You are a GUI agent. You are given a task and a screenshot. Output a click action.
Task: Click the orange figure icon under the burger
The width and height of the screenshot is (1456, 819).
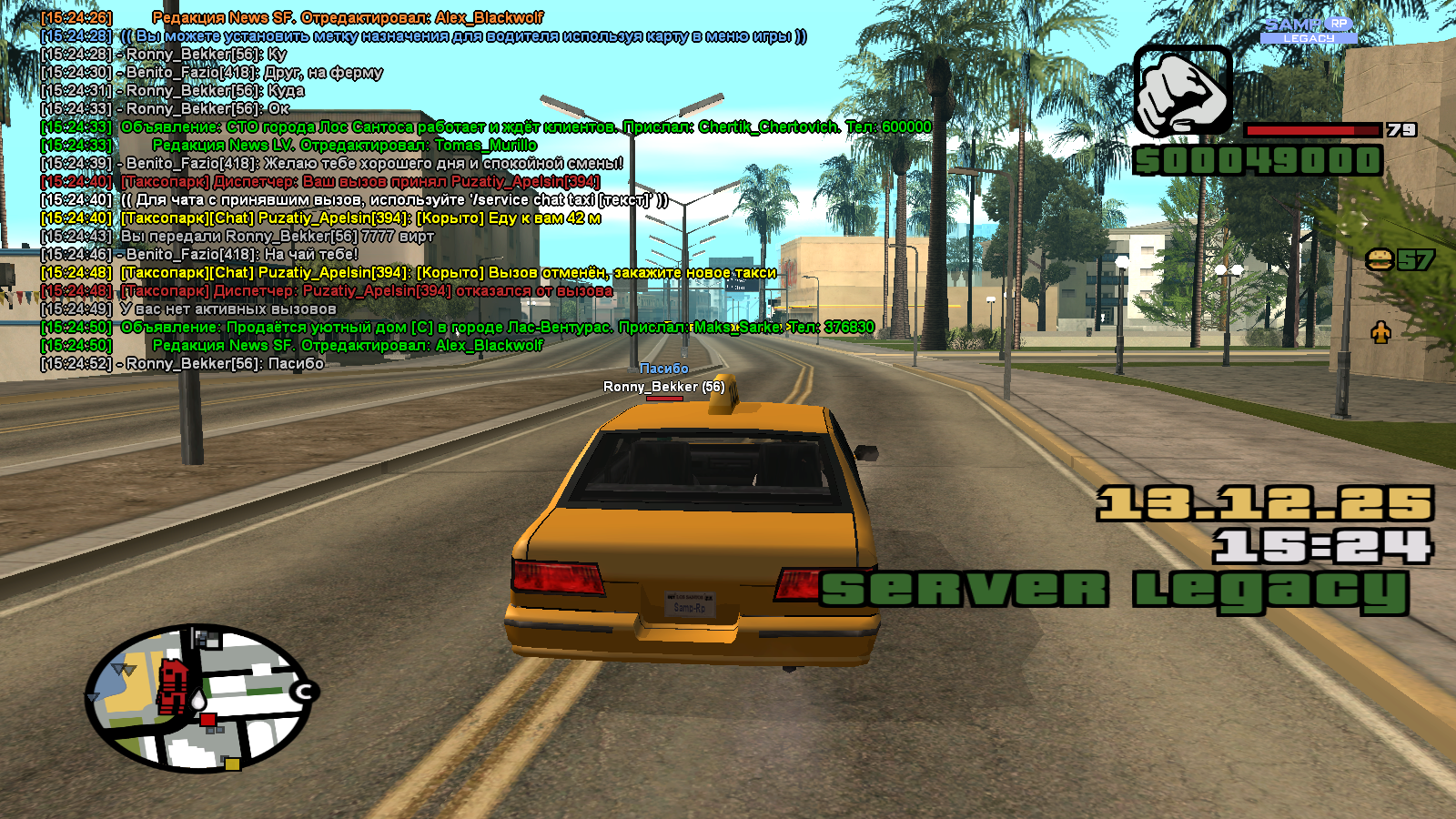1380,333
